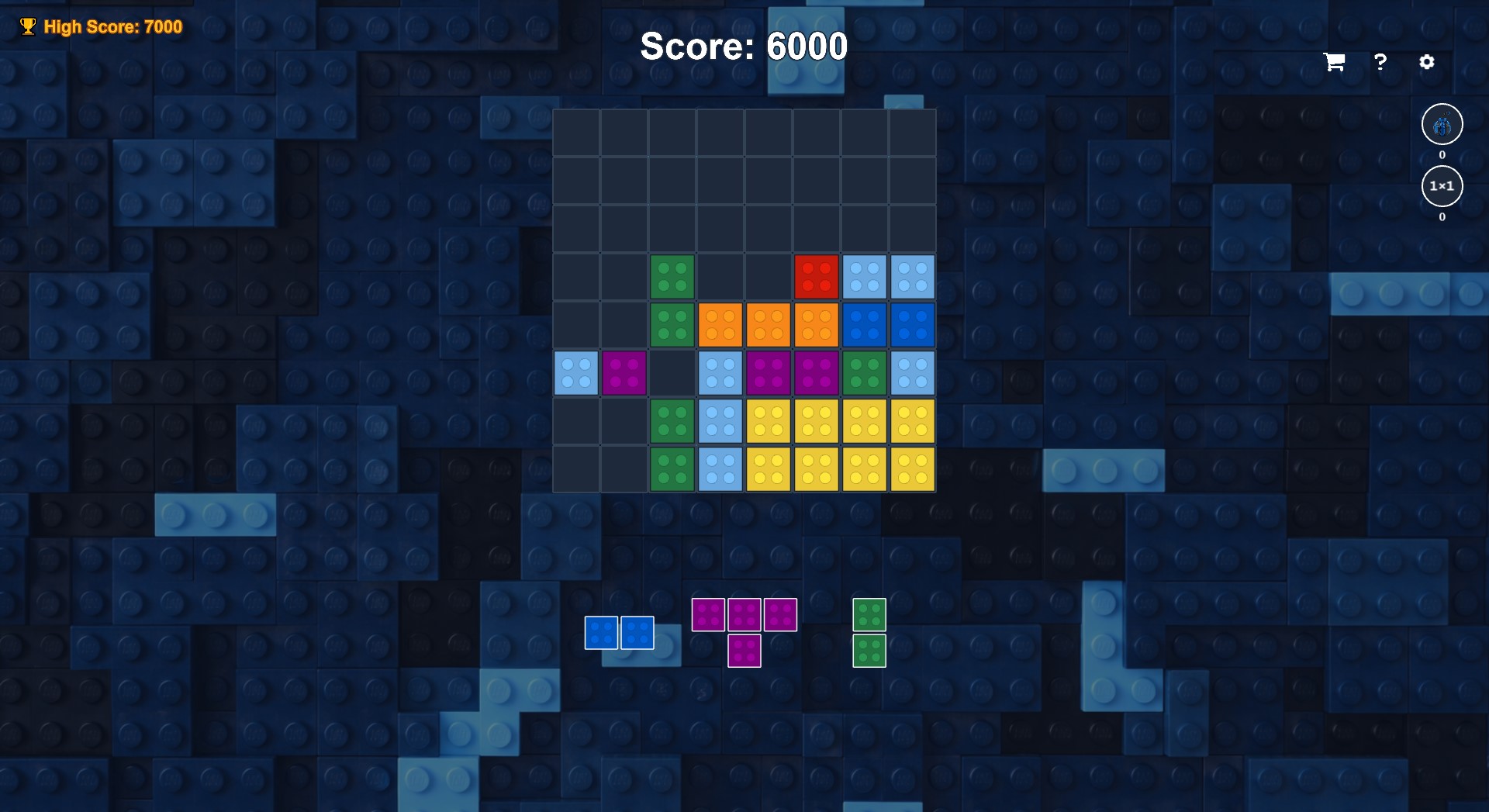Open the shop cart icon

click(x=1333, y=62)
